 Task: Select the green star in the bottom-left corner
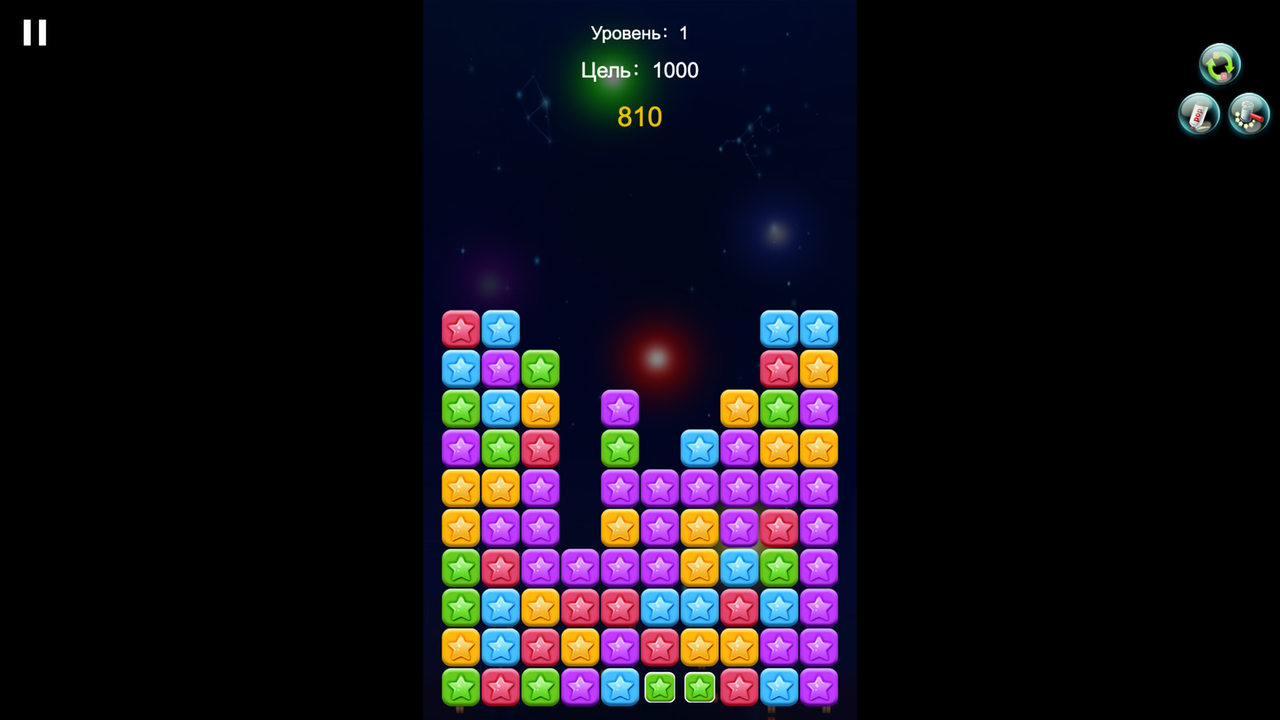tap(460, 687)
